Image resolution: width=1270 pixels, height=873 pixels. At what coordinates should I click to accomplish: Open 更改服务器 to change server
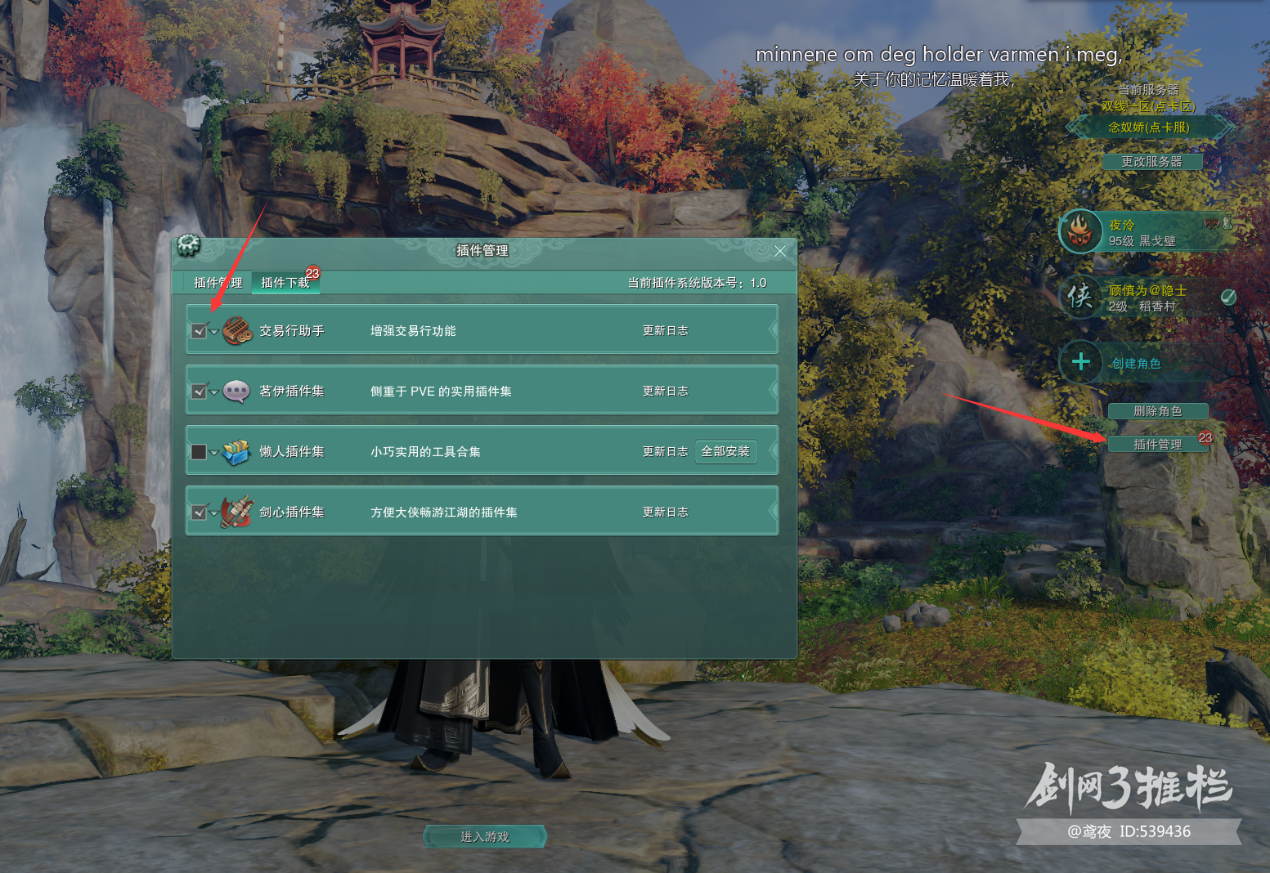[1152, 161]
